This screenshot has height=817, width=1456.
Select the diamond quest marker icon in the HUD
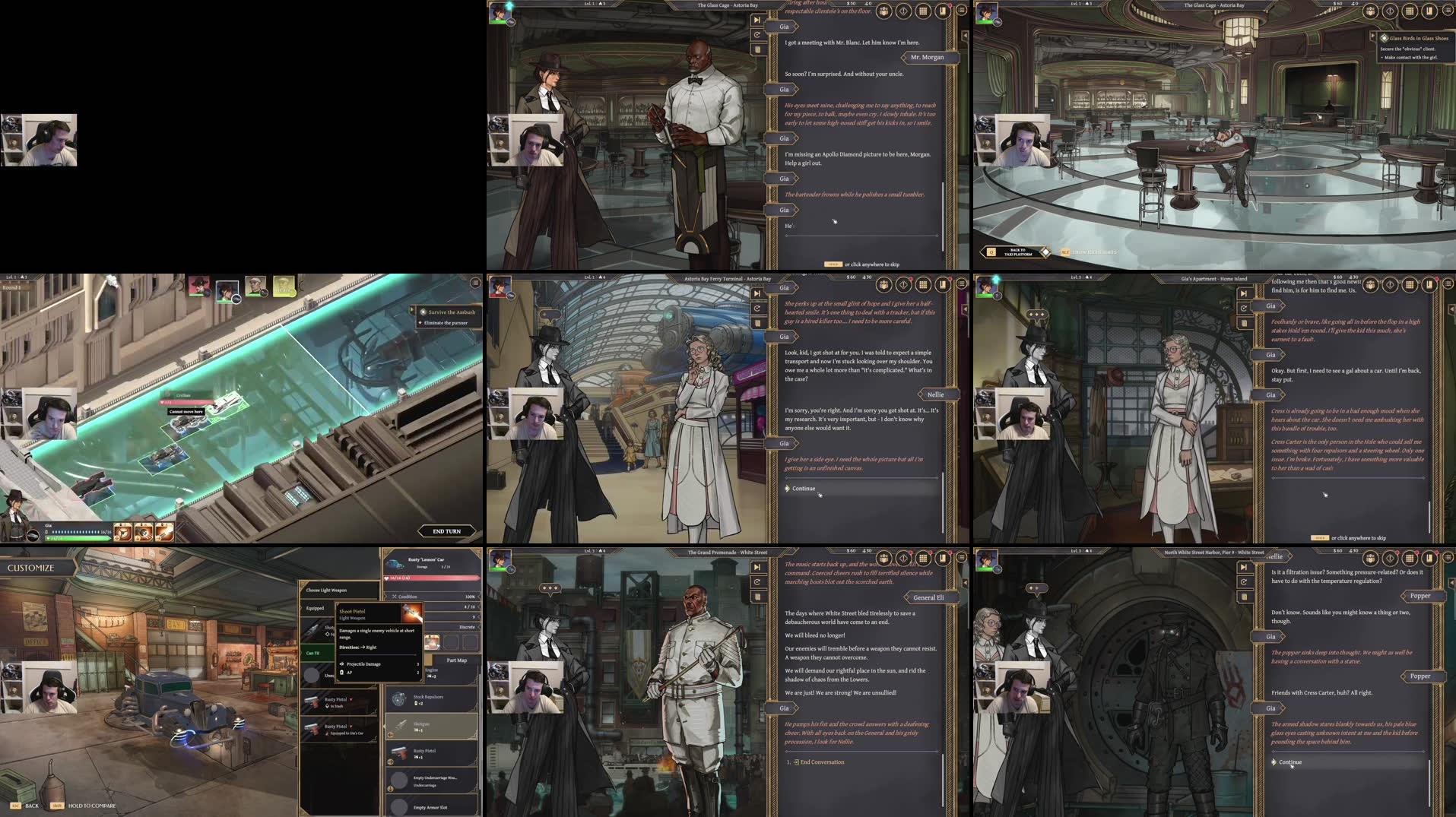tap(902, 9)
